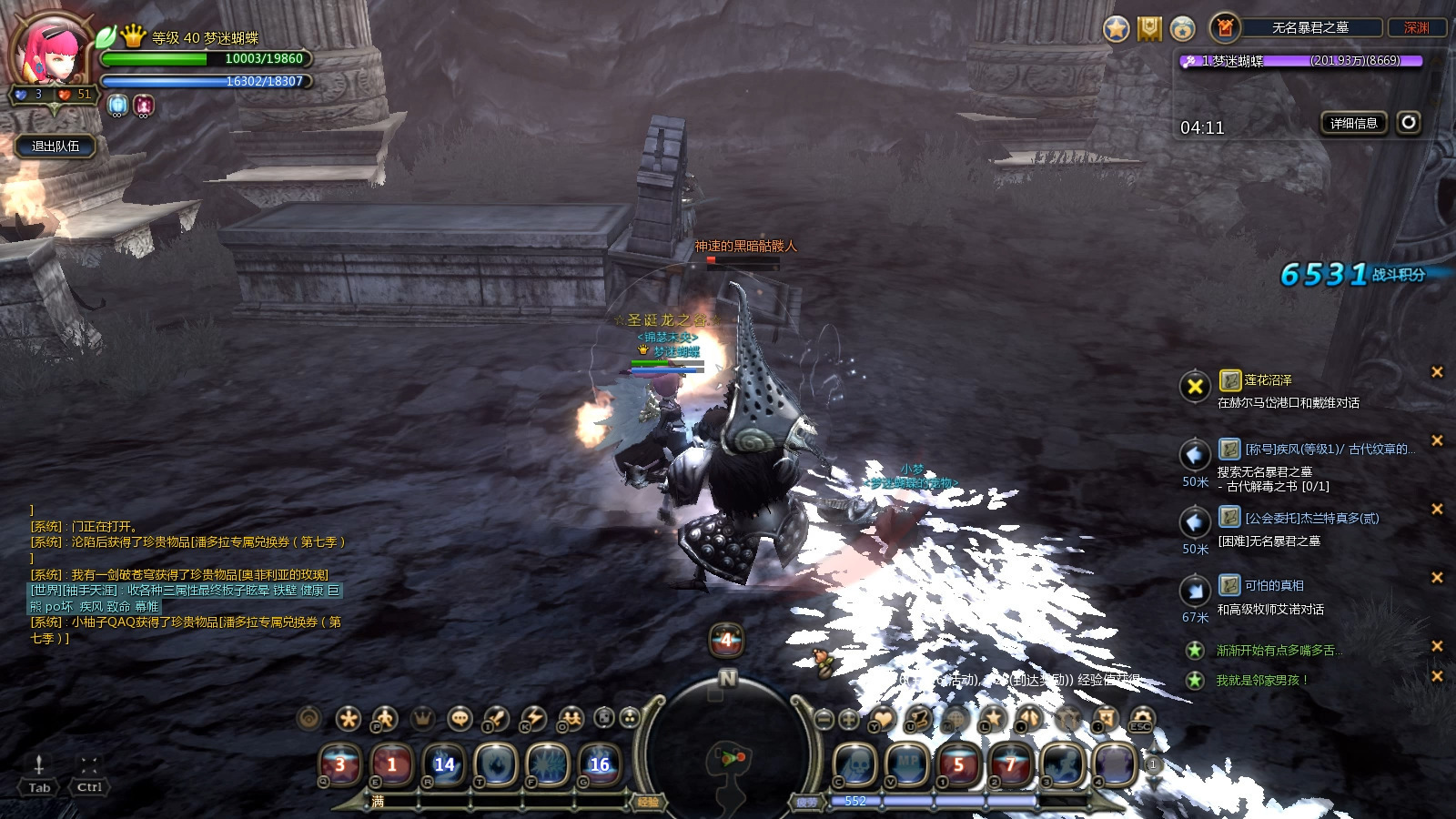Viewport: 1456px width, 819px height.
Task: Open the heart icon menu
Action: tap(883, 719)
